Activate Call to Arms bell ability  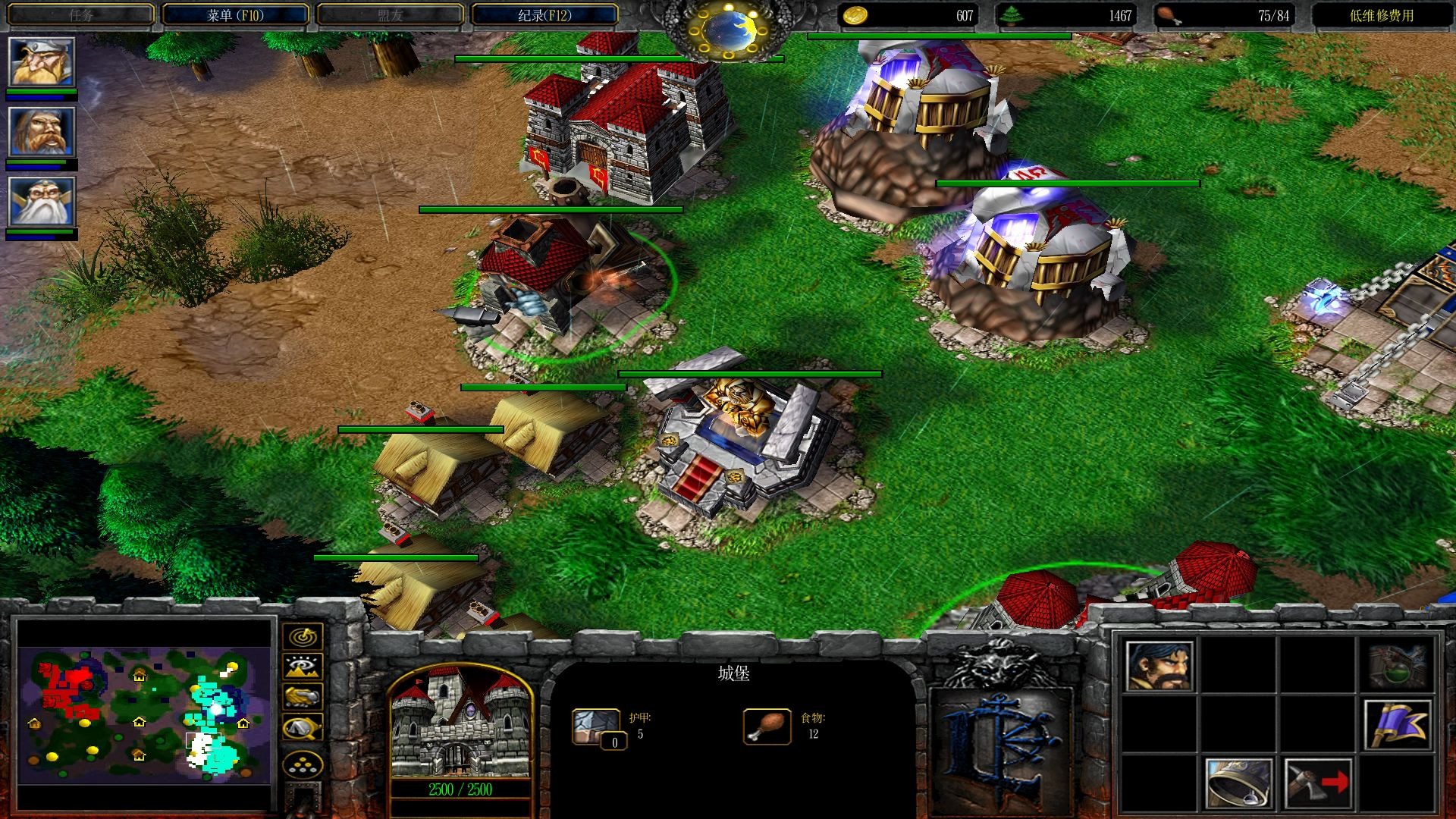tap(1238, 783)
